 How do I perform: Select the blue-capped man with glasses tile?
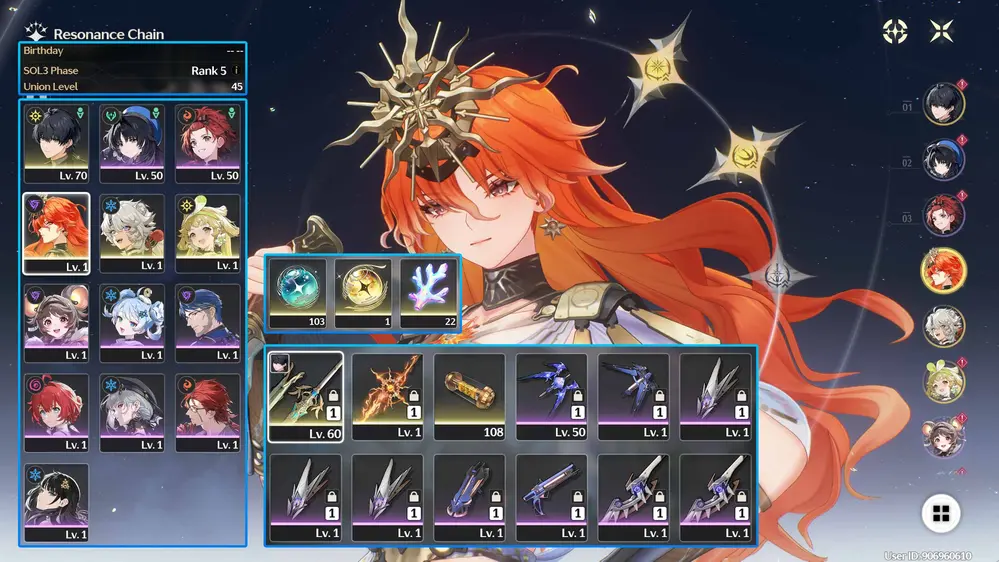point(208,322)
